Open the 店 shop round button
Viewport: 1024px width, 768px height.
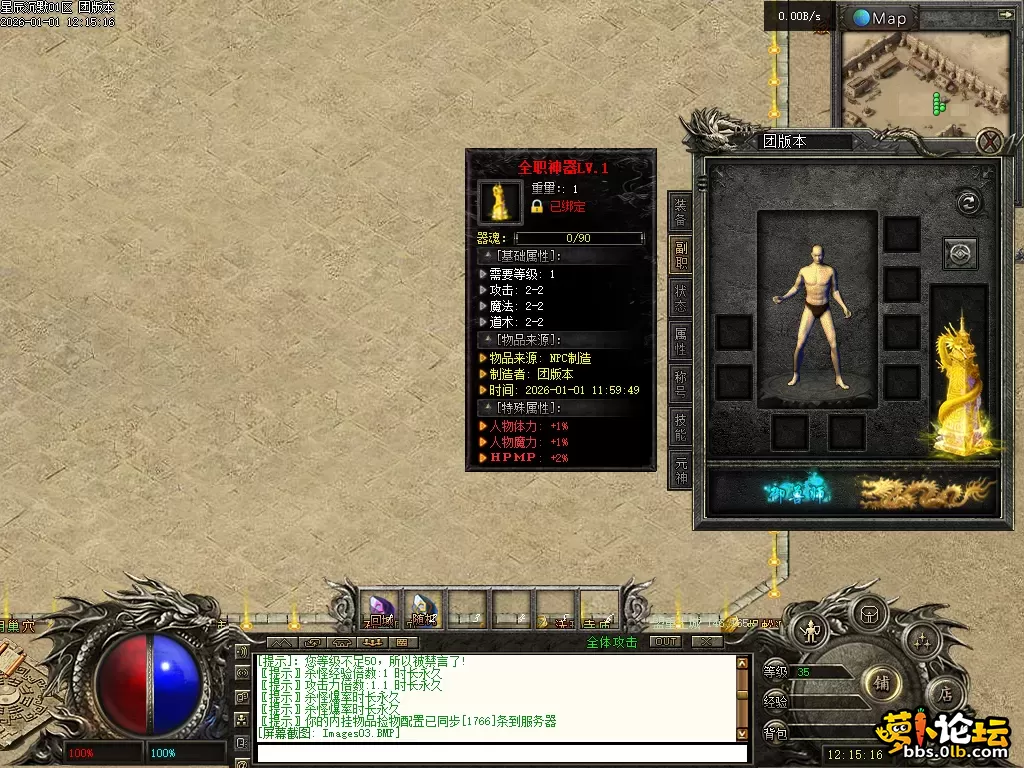(943, 692)
